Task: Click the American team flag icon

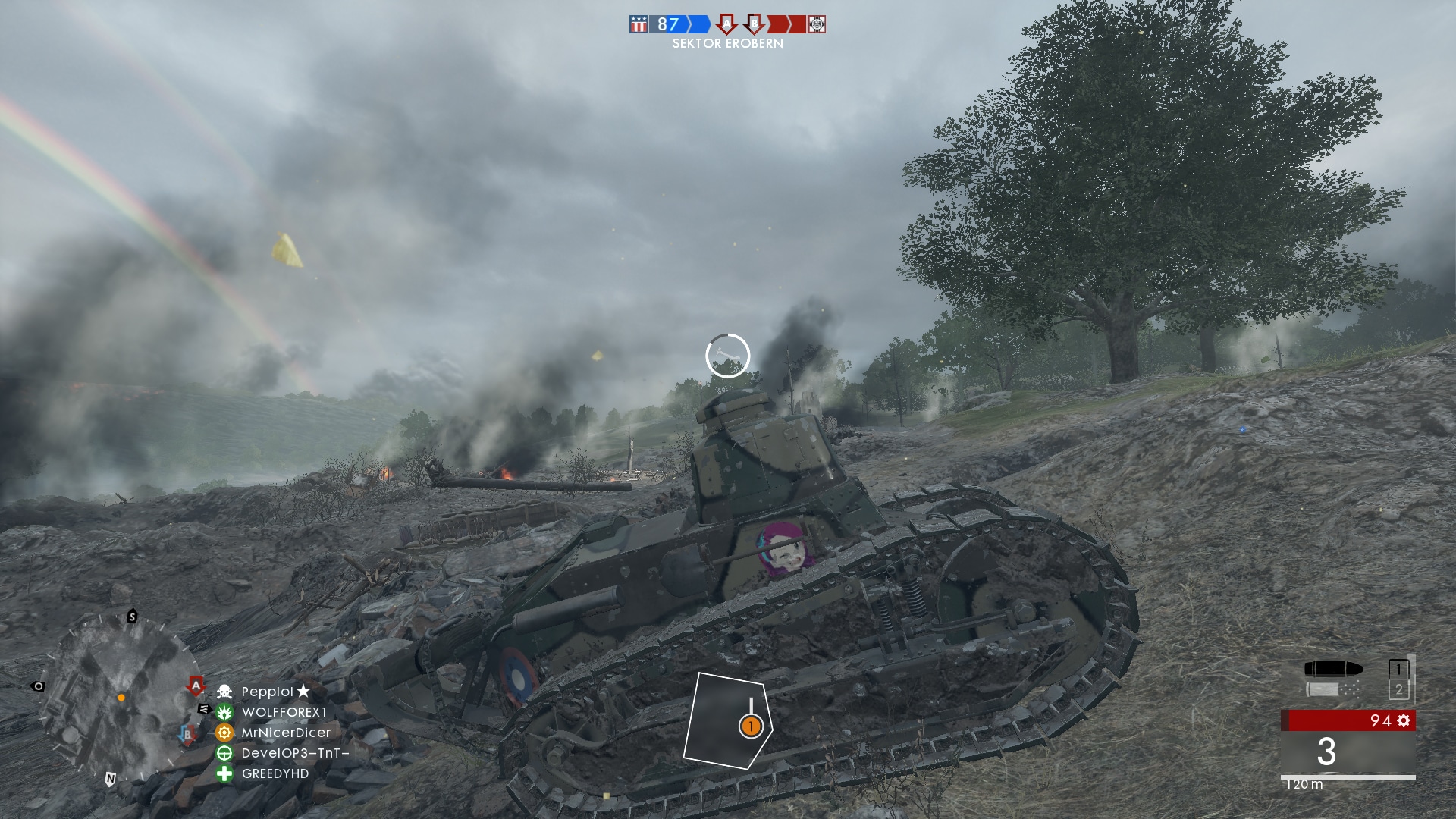Action: (639, 25)
